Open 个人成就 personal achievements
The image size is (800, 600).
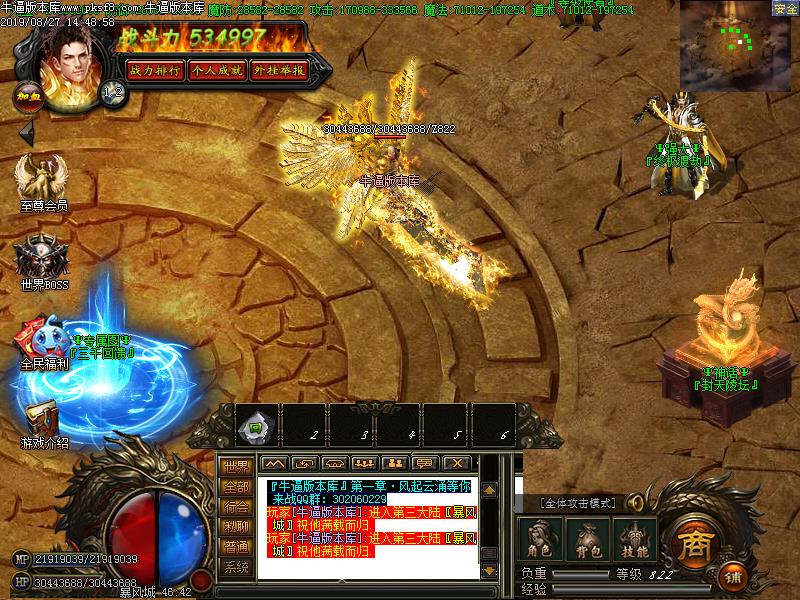(216, 70)
